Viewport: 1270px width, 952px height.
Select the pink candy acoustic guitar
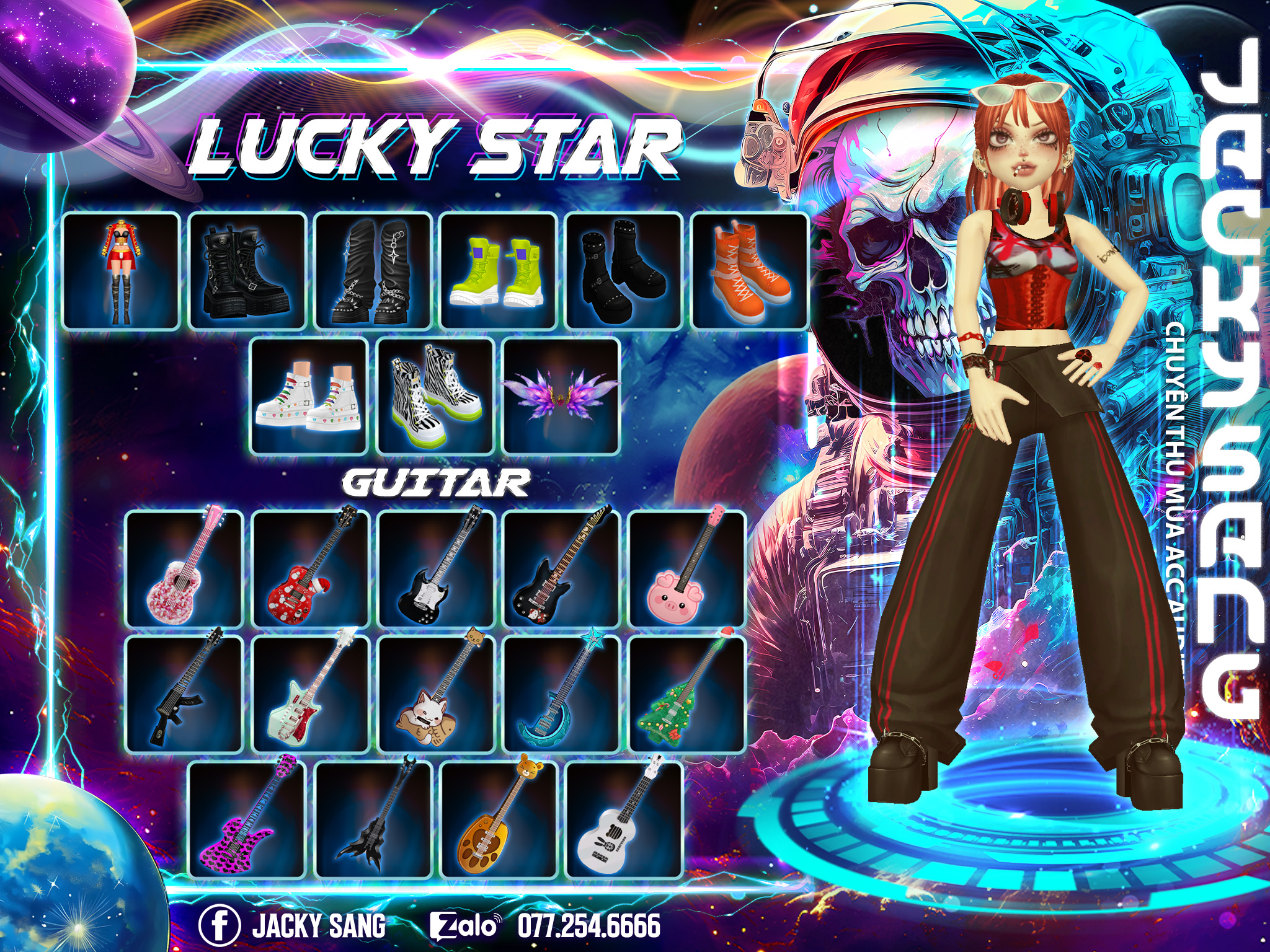(184, 569)
